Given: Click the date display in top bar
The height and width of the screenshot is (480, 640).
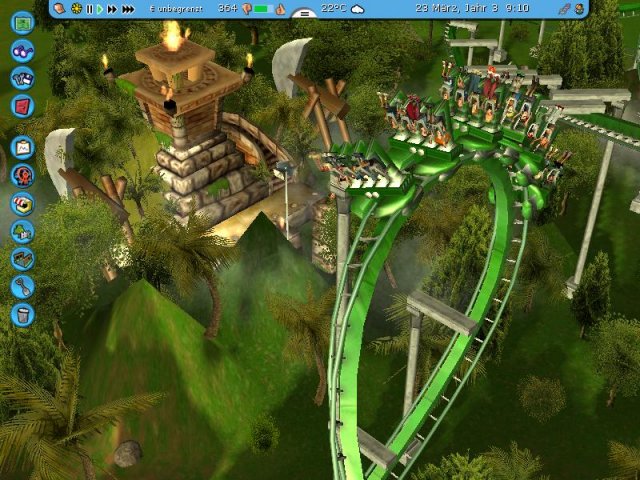Looking at the screenshot, I should pyautogui.click(x=472, y=8).
